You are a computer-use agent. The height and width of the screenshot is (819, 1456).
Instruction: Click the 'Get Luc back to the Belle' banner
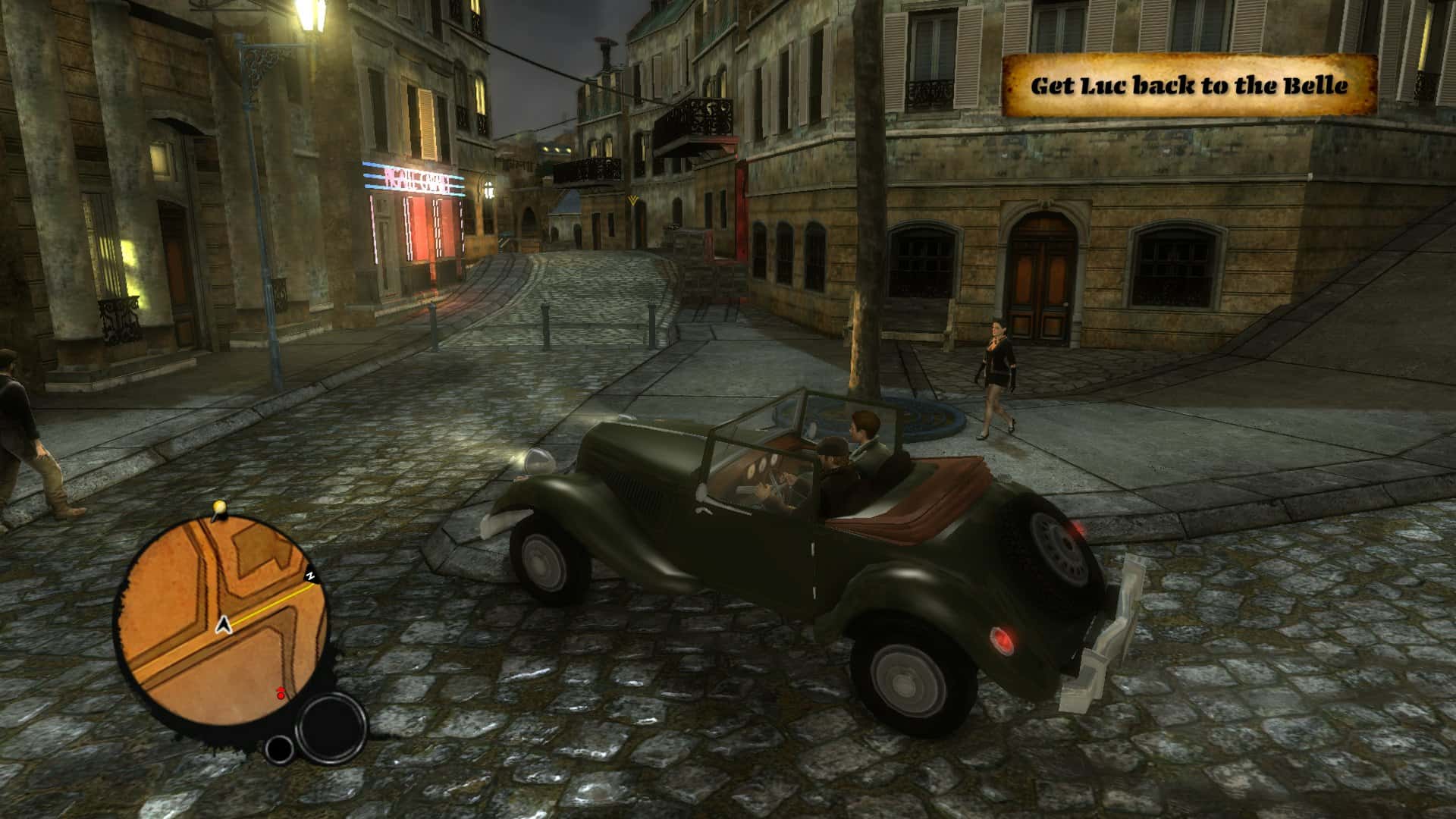coord(1191,86)
